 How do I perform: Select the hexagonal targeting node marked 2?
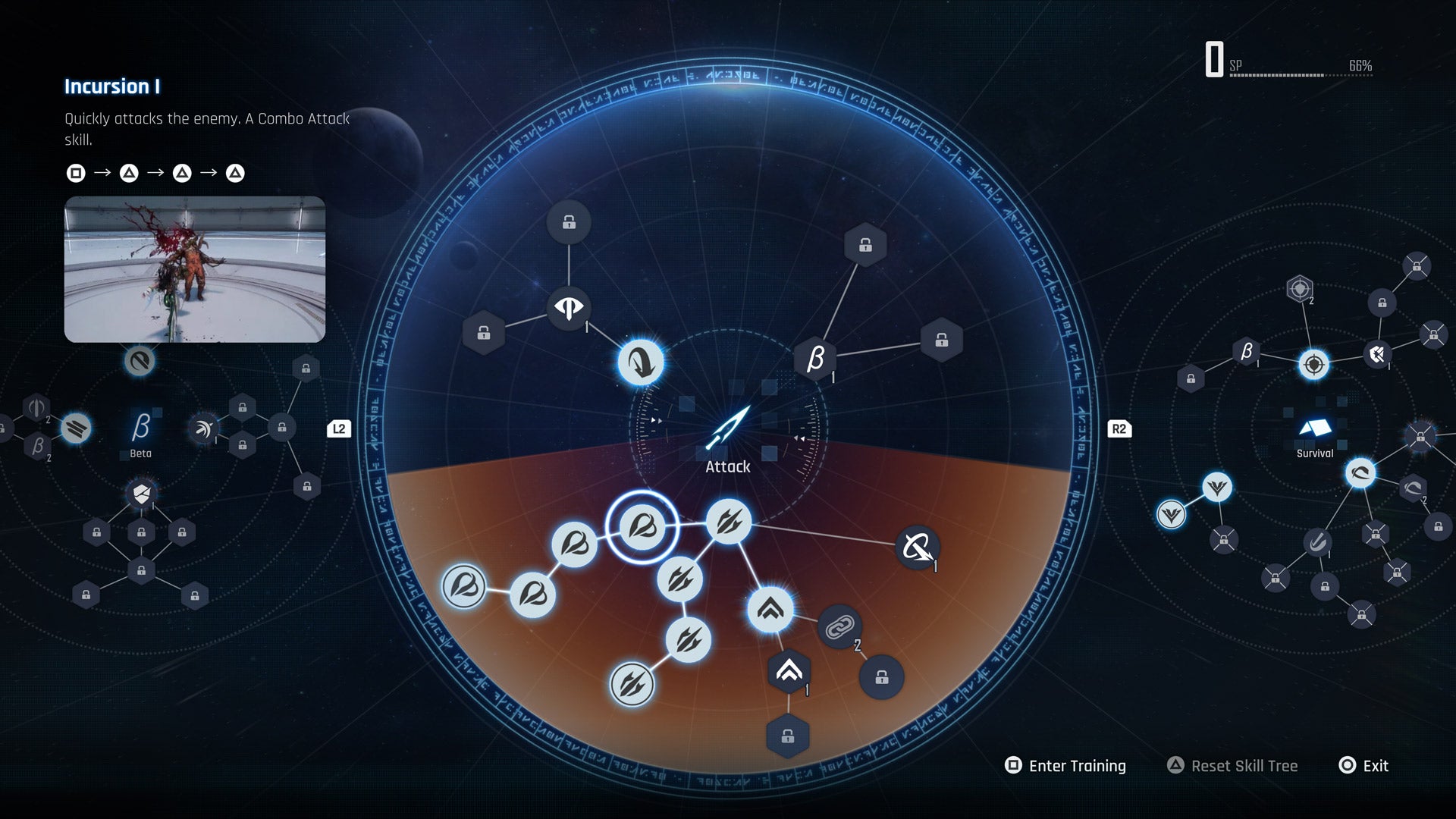click(1301, 288)
